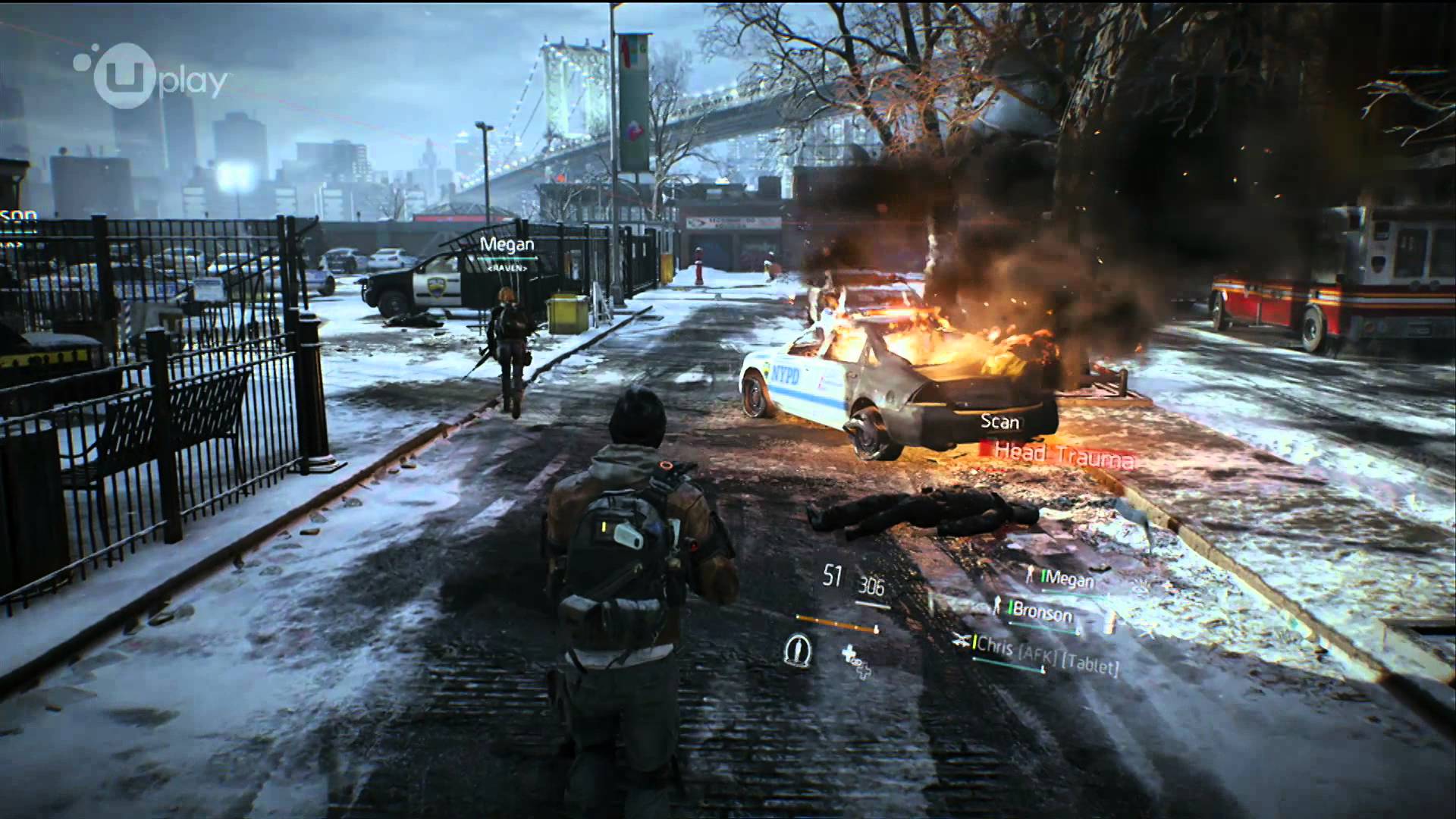Activate the pulse scan skill icon

796,648
